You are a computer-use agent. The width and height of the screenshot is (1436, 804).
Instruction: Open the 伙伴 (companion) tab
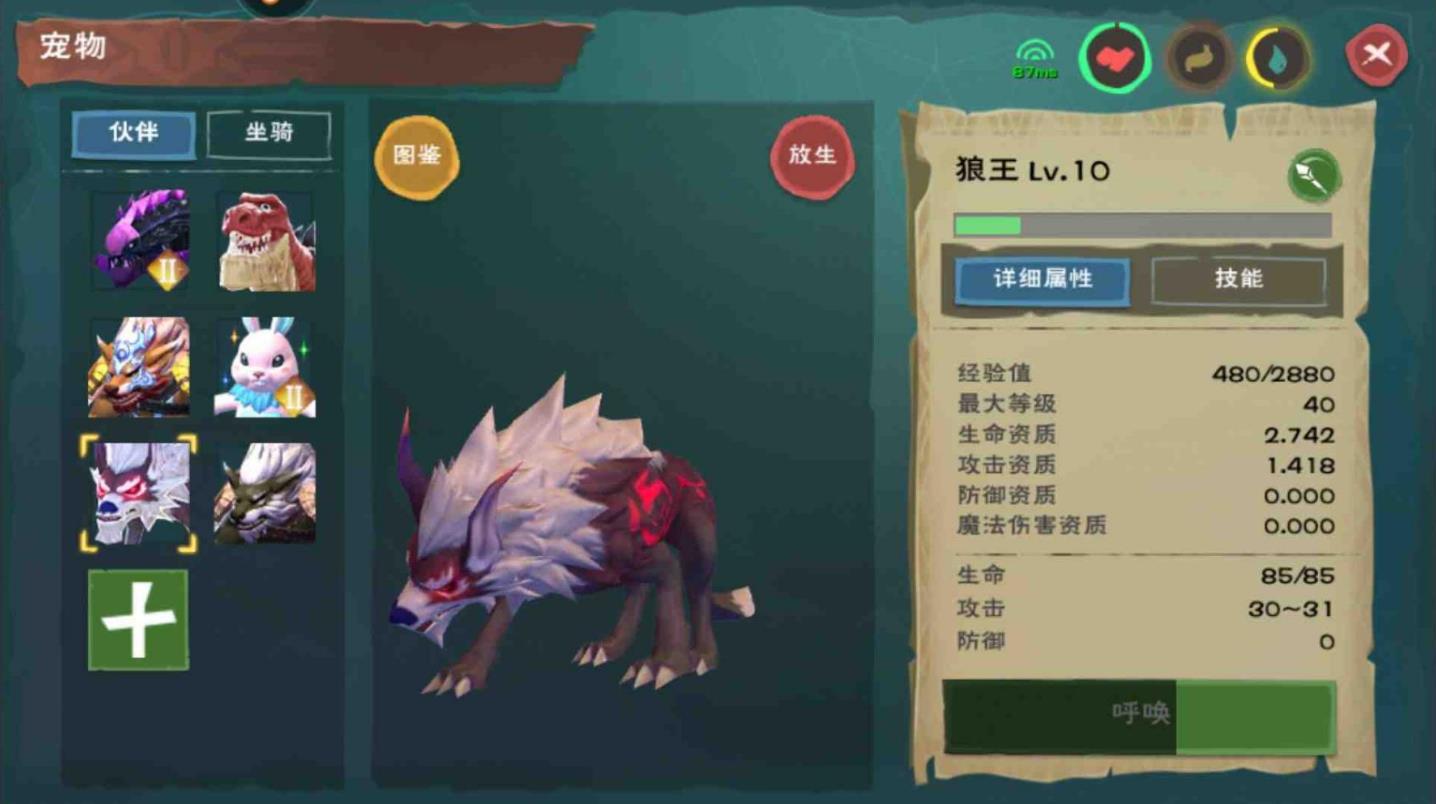point(132,134)
